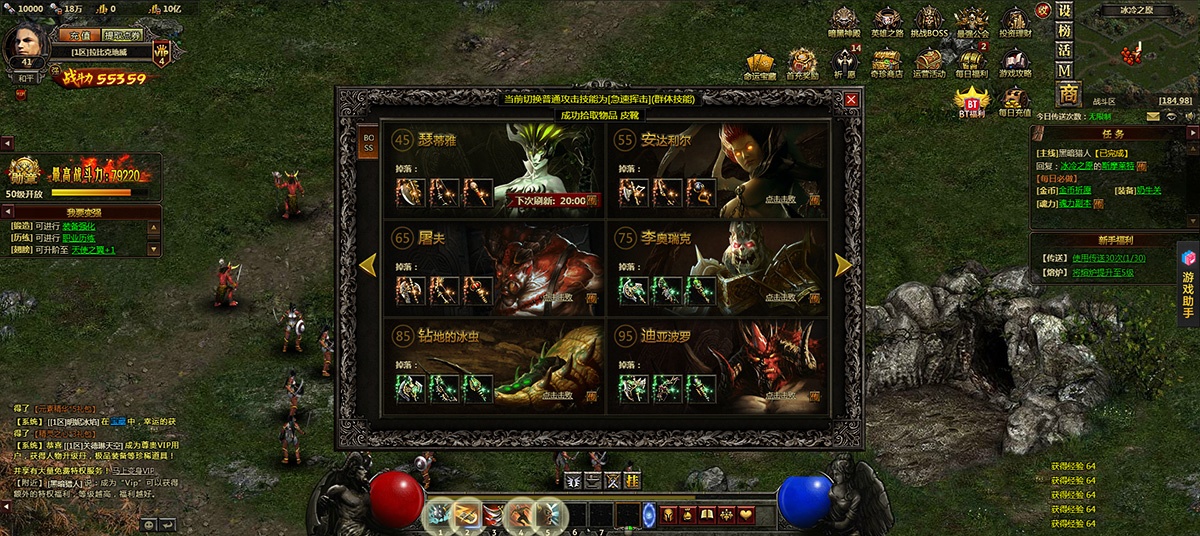The height and width of the screenshot is (536, 1200).
Task: Show the next page of bosses
Action: (x=843, y=264)
